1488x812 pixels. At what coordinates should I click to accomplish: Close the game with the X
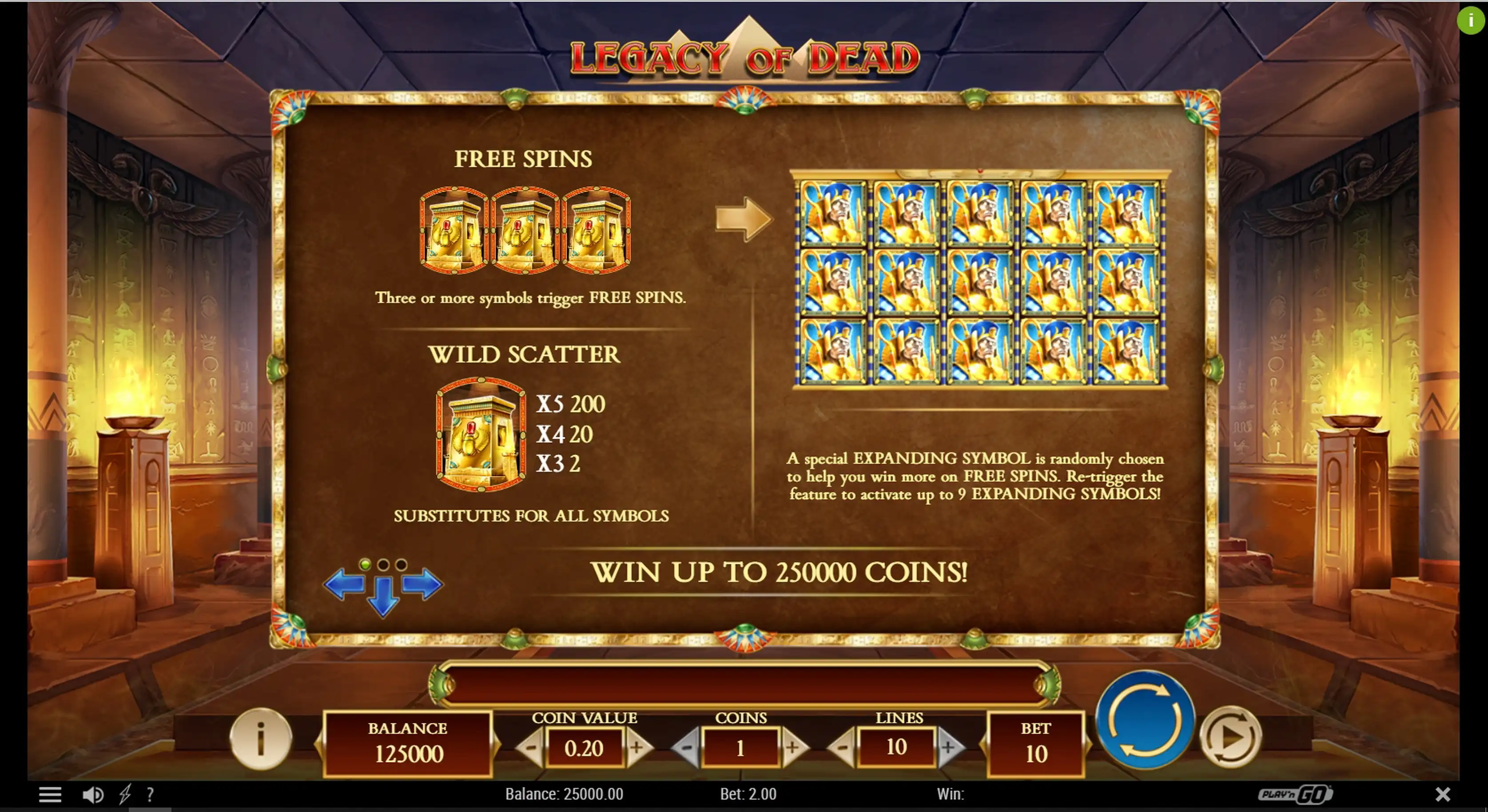coord(1442,795)
